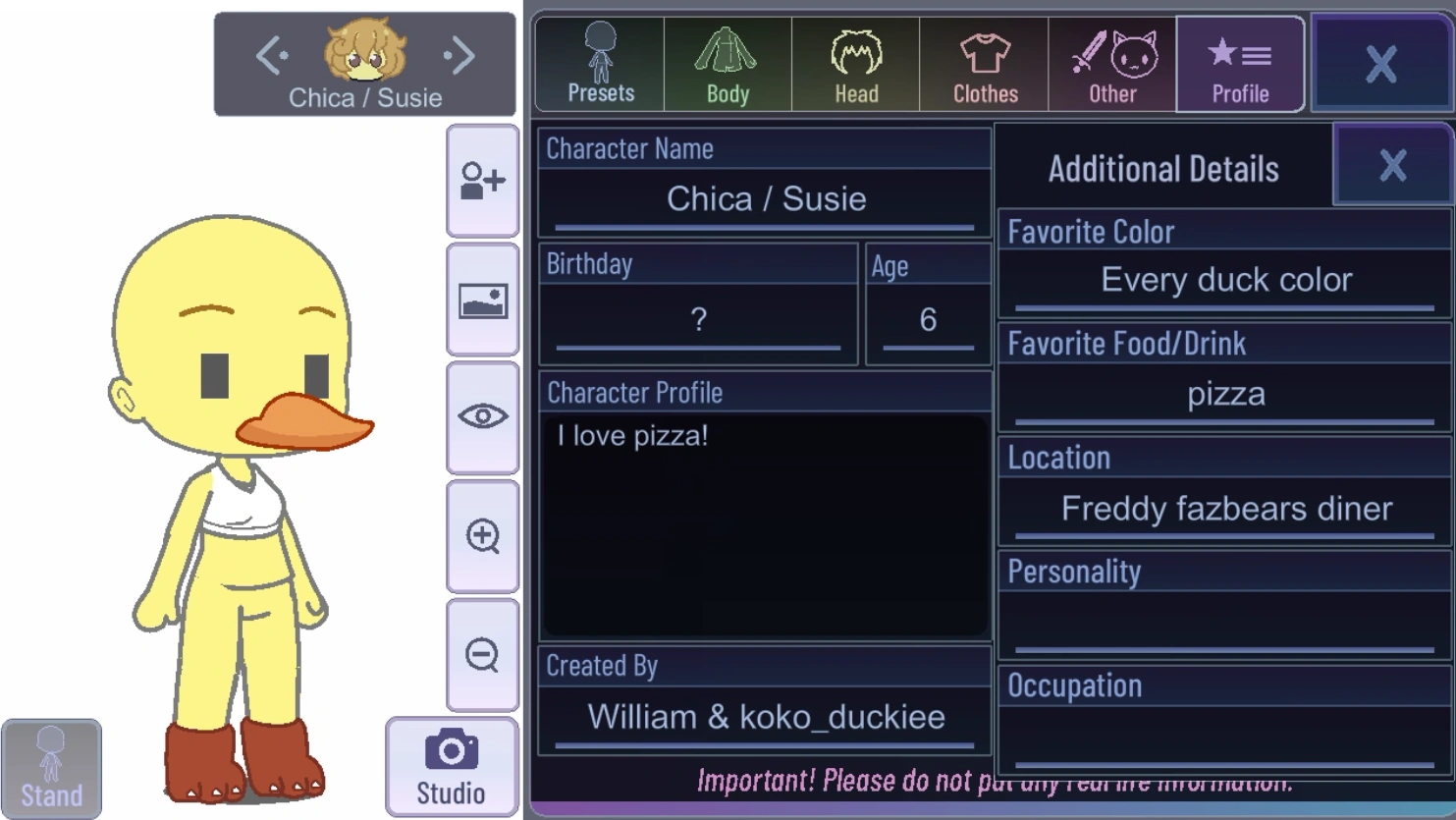Click the add character icon
This screenshot has width=1456, height=820.
[x=482, y=182]
